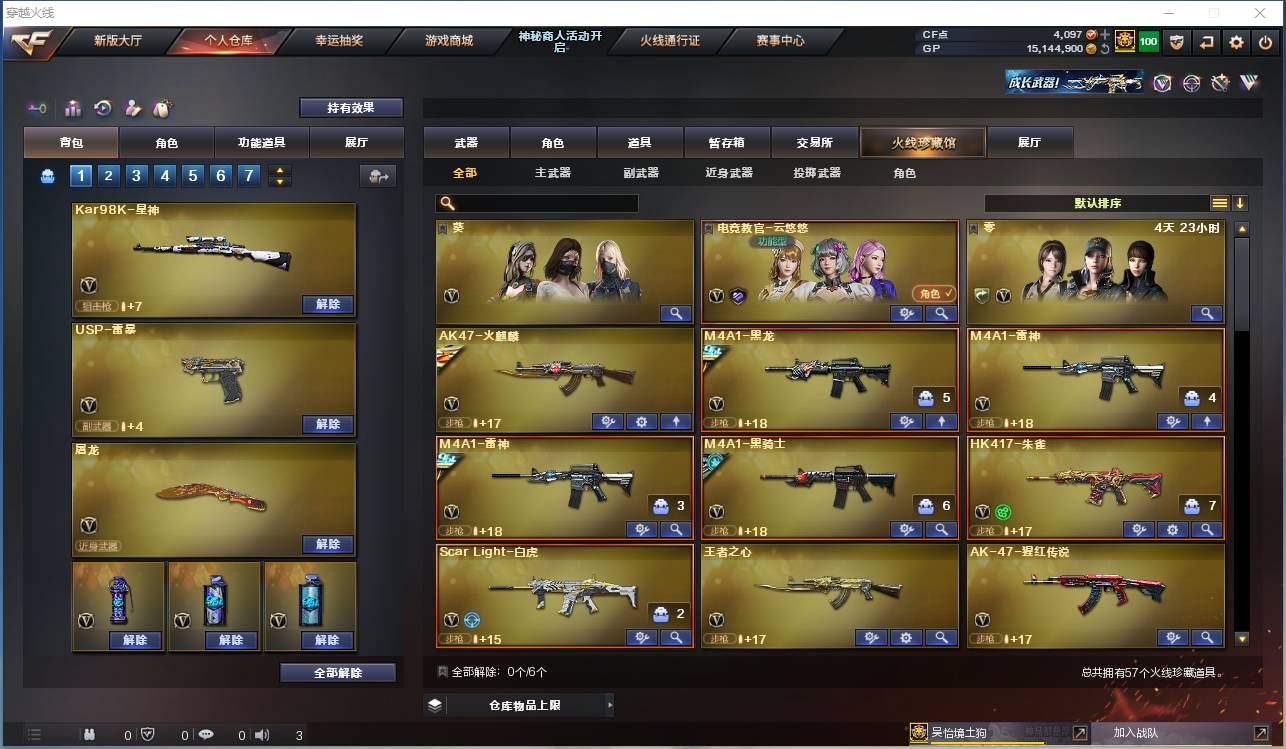Click the up stepper arrow beside backpack numbers
Image resolution: width=1286 pixels, height=749 pixels.
[x=279, y=170]
